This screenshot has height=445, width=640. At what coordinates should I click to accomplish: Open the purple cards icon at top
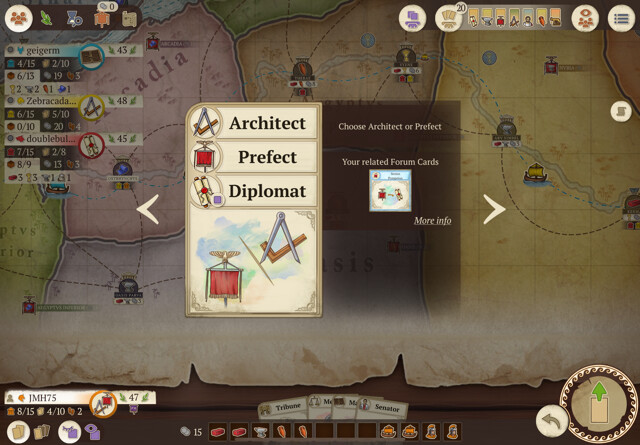(x=412, y=18)
